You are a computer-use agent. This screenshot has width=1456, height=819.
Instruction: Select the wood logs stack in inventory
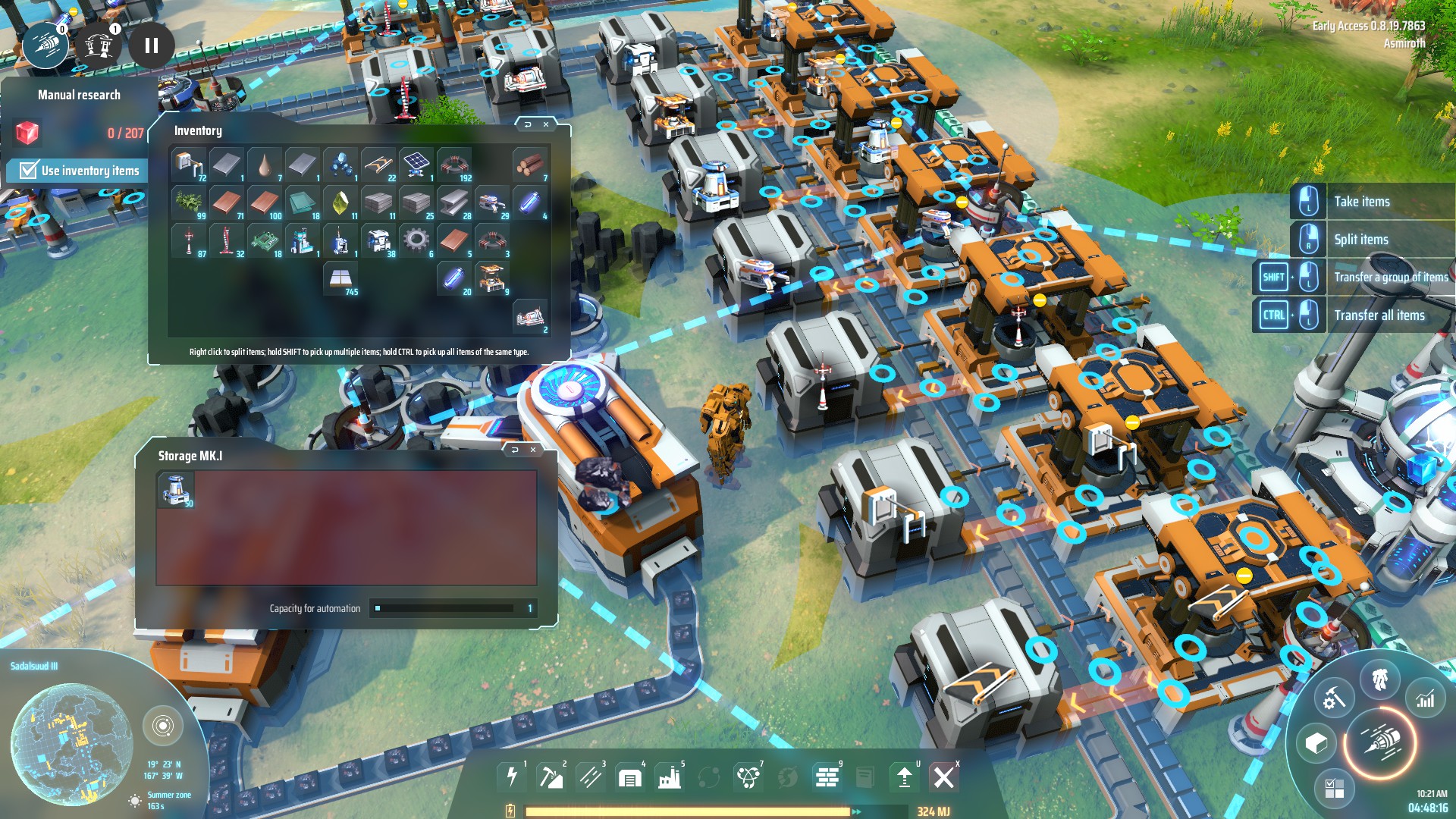click(529, 165)
